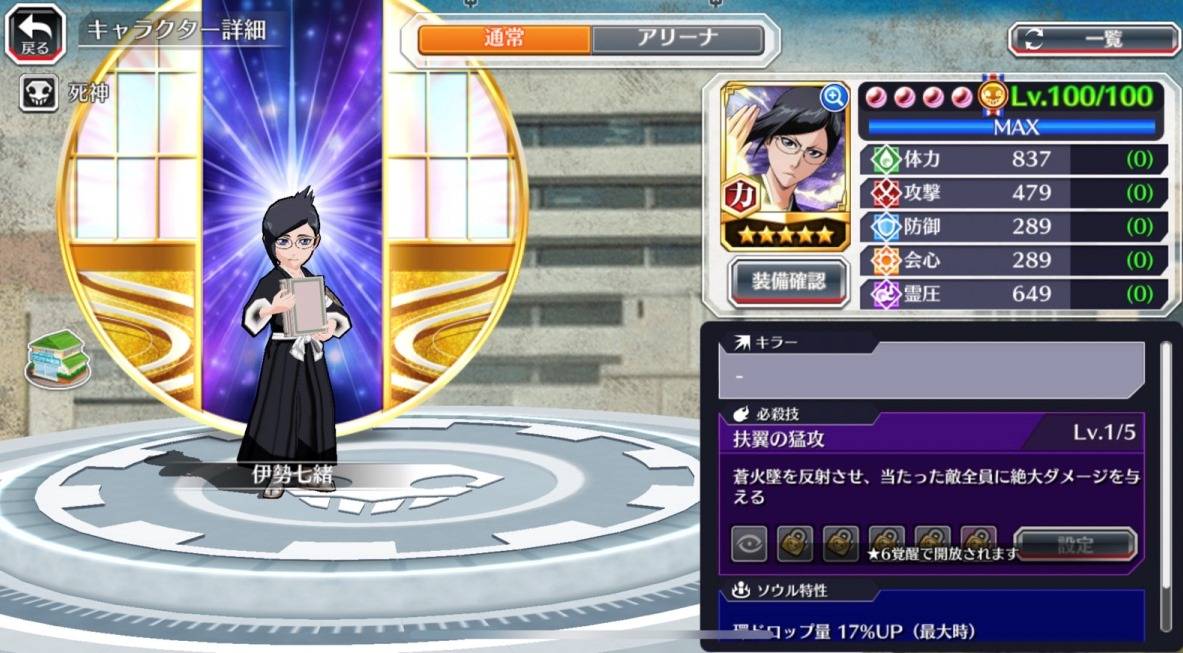The width and height of the screenshot is (1183, 653).
Task: Click the 設定 skill setting button
Action: 1075,545
